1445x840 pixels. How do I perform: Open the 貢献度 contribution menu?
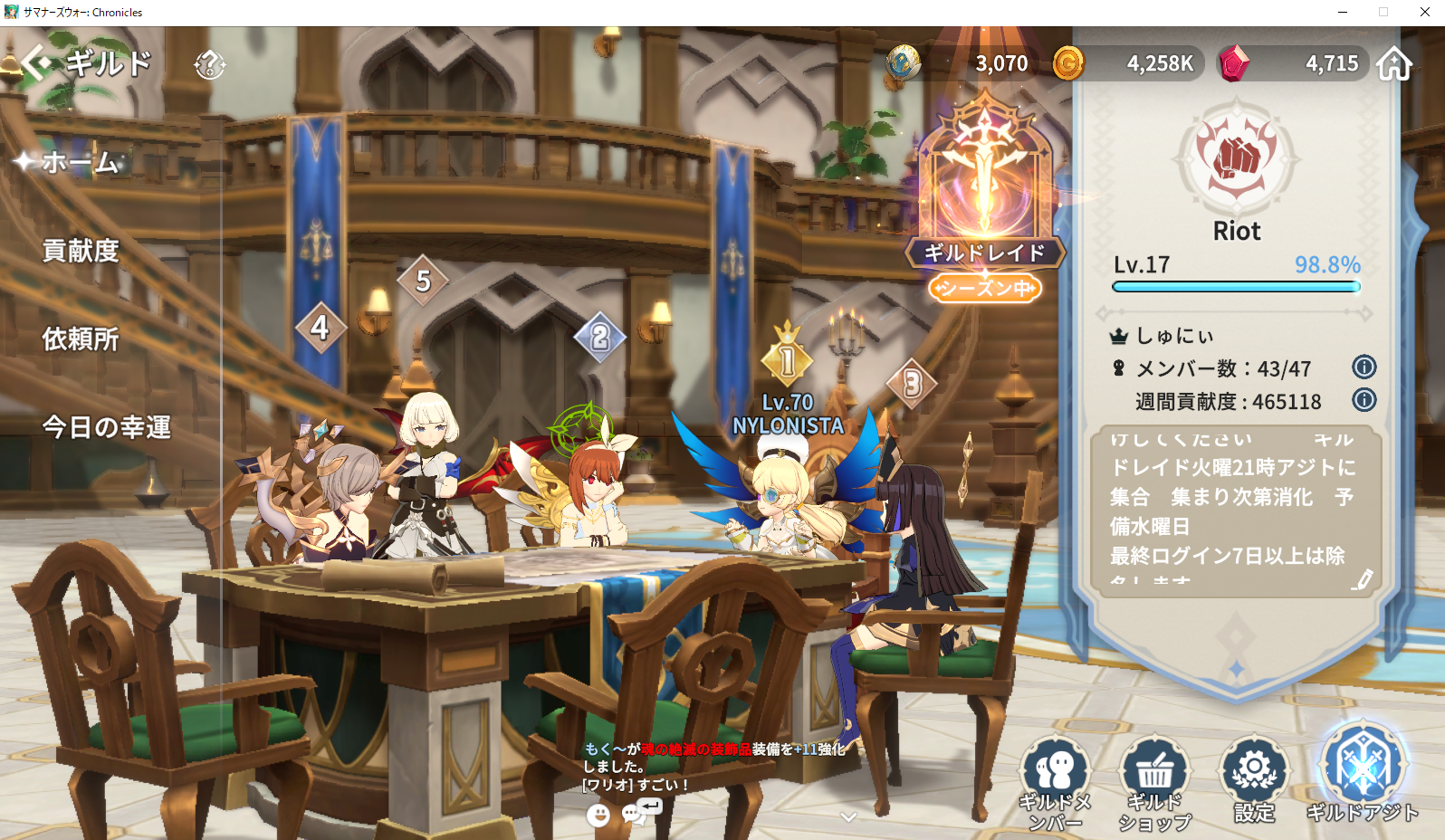point(81,251)
